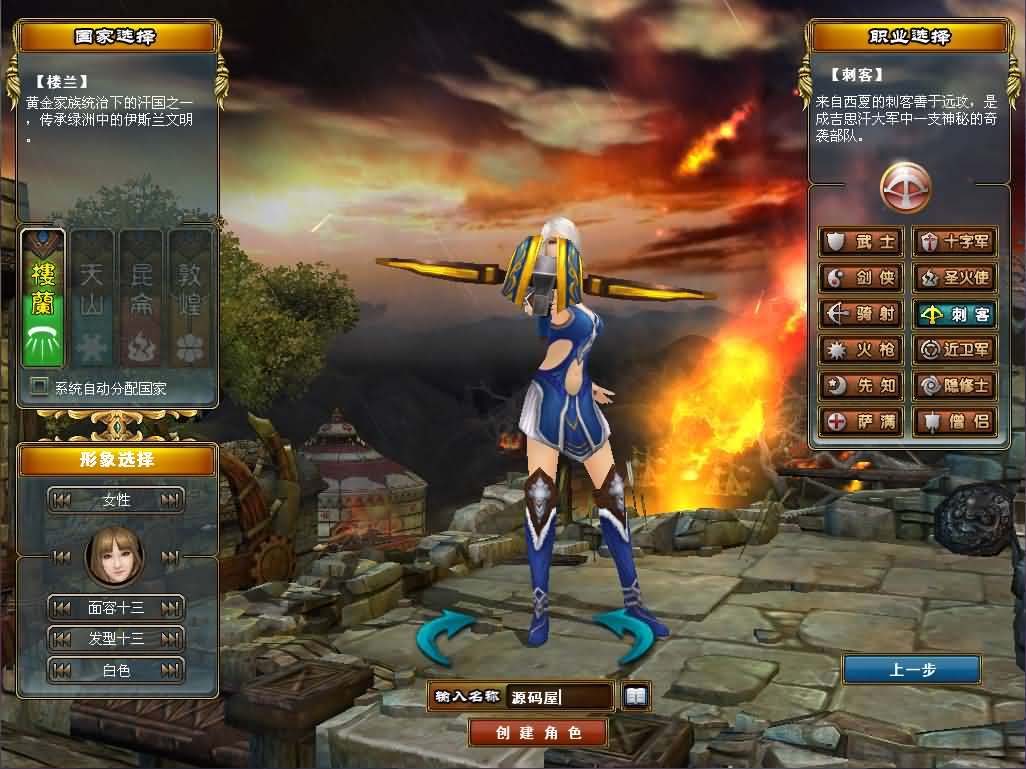Image resolution: width=1026 pixels, height=769 pixels.
Task: Select the 十字军 class
Action: tap(955, 242)
